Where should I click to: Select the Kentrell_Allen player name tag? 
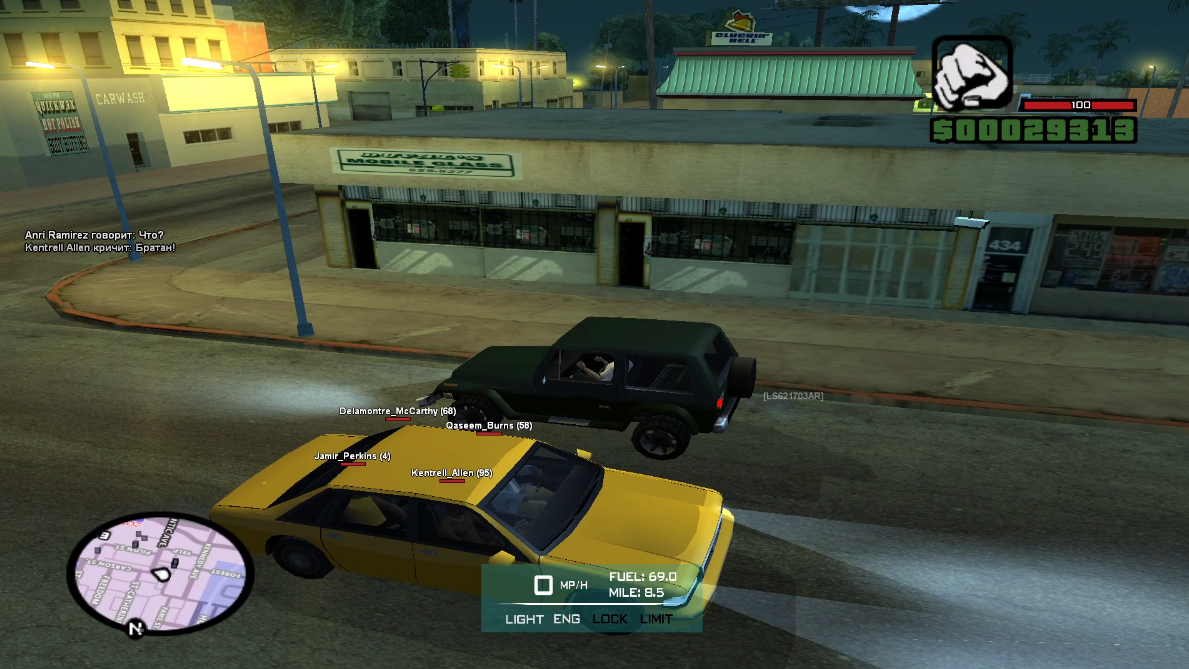pyautogui.click(x=451, y=473)
